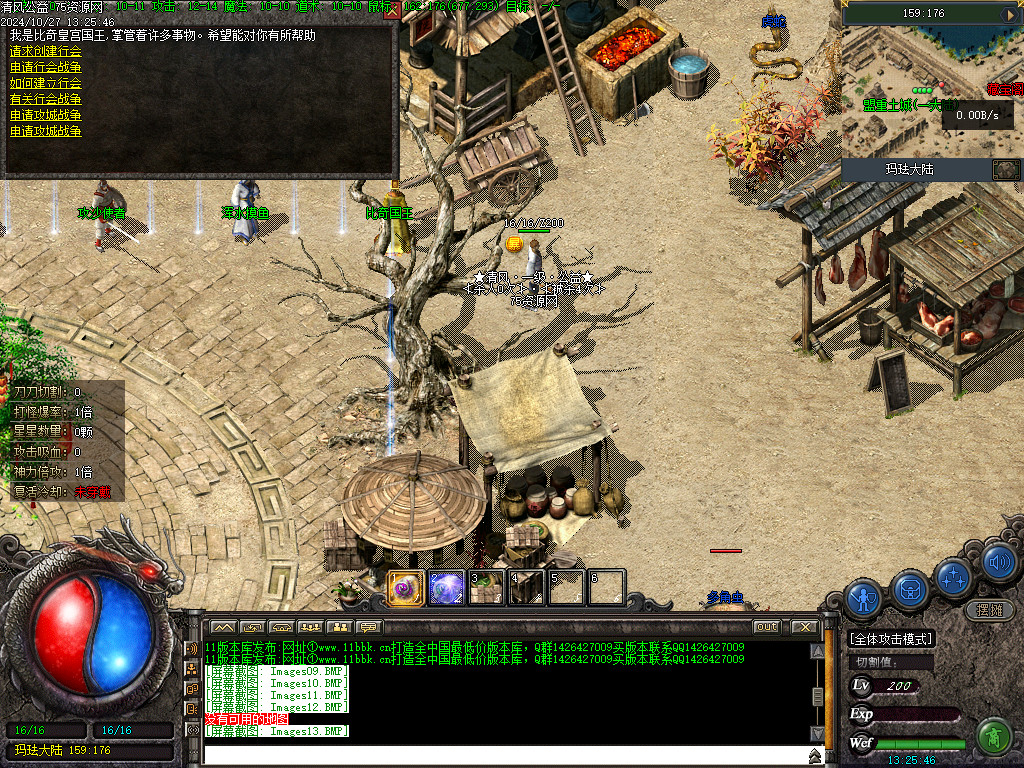Select the item in hotbar slot 3

tap(487, 588)
